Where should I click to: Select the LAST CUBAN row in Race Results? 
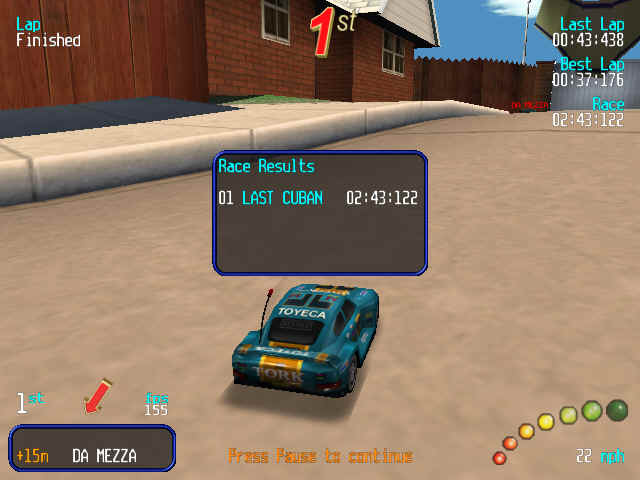(318, 198)
